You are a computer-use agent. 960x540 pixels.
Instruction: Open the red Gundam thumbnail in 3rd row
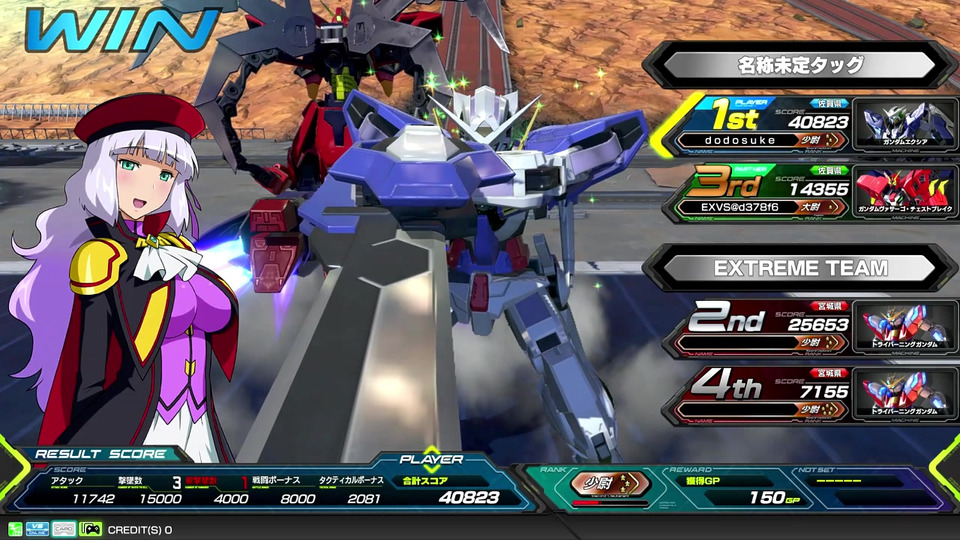[905, 192]
